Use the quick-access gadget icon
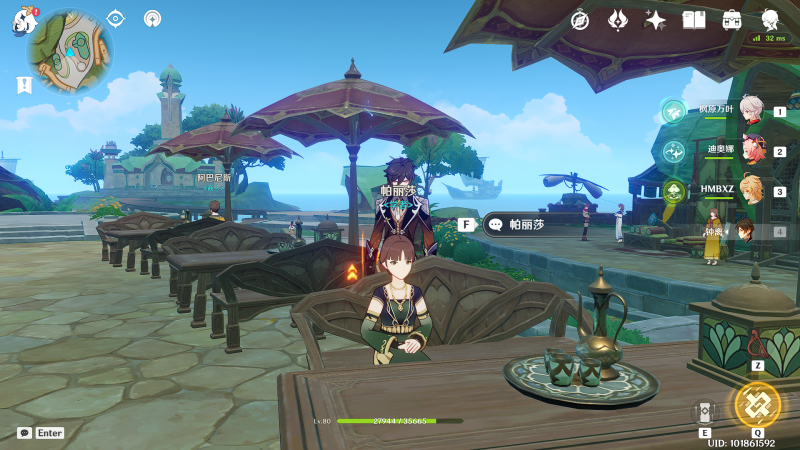Viewport: 800px width, 450px height. [757, 346]
